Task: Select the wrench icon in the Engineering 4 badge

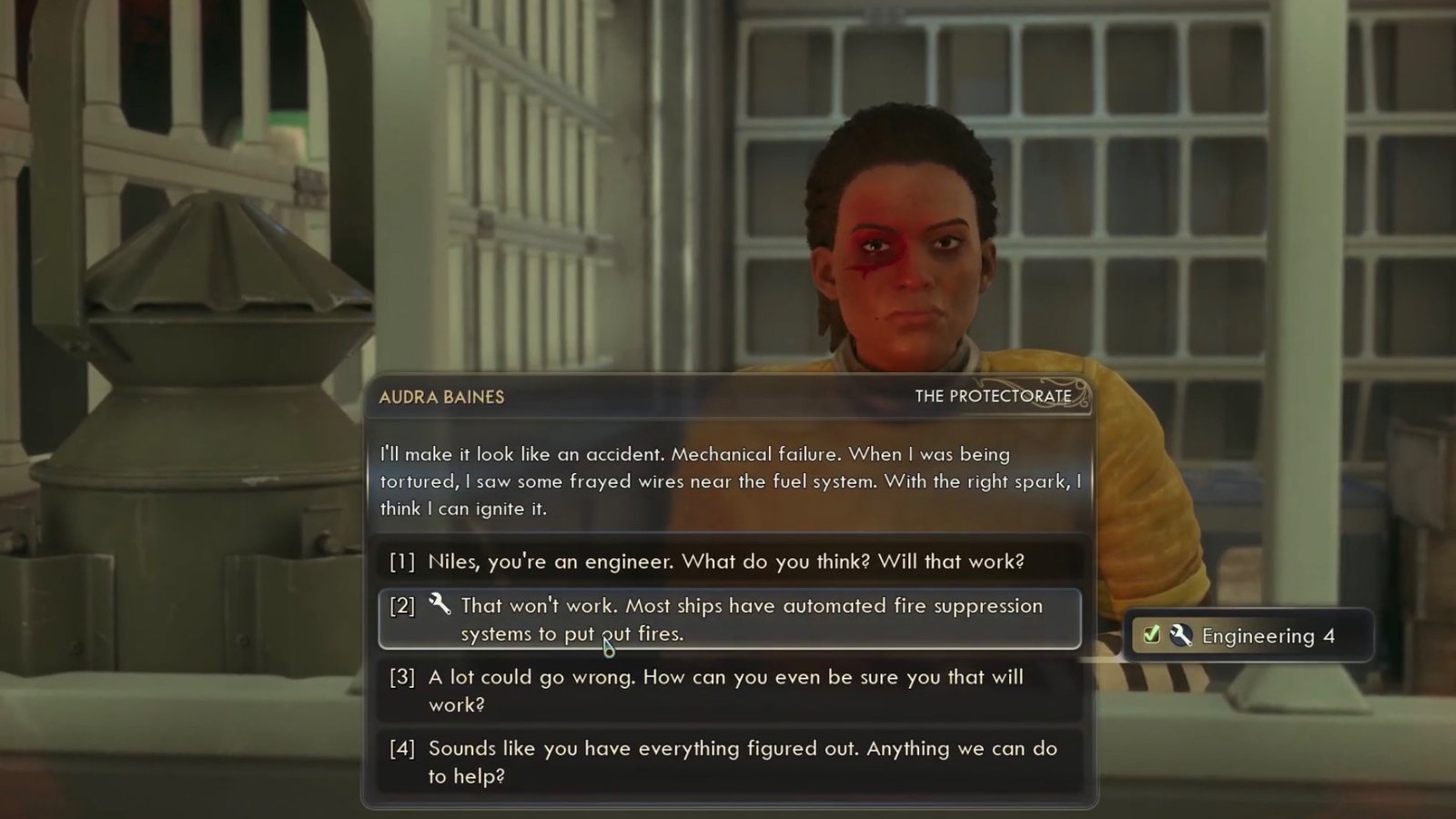Action: click(x=1181, y=635)
